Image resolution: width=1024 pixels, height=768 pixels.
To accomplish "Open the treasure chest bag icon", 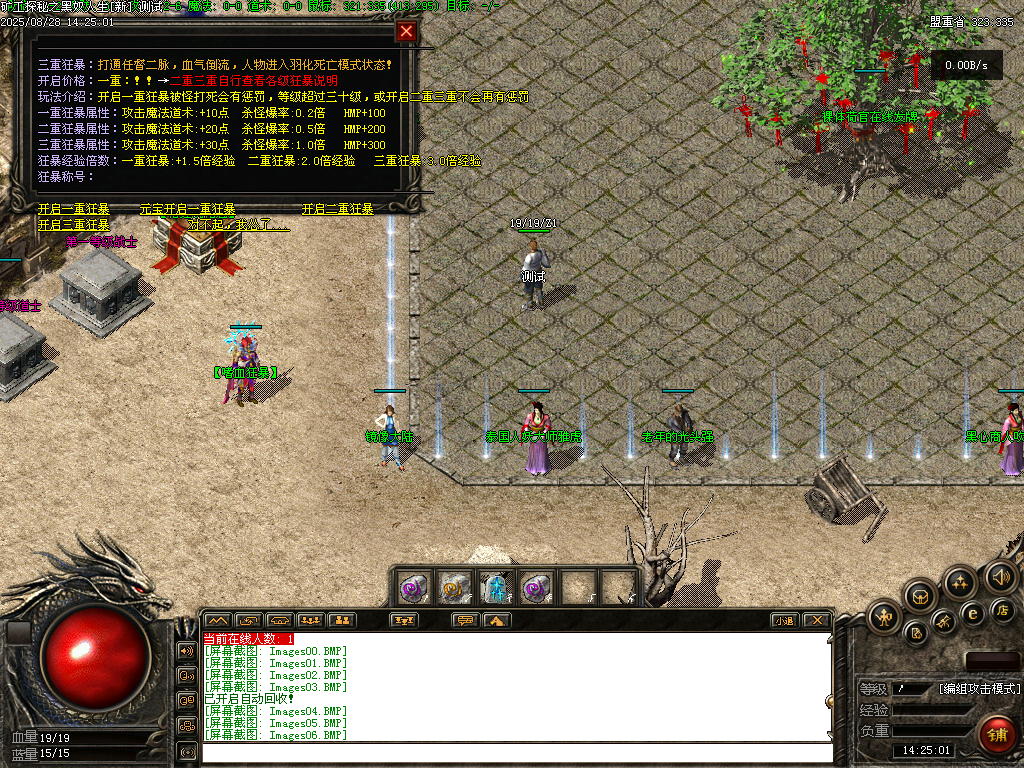I will (920, 596).
